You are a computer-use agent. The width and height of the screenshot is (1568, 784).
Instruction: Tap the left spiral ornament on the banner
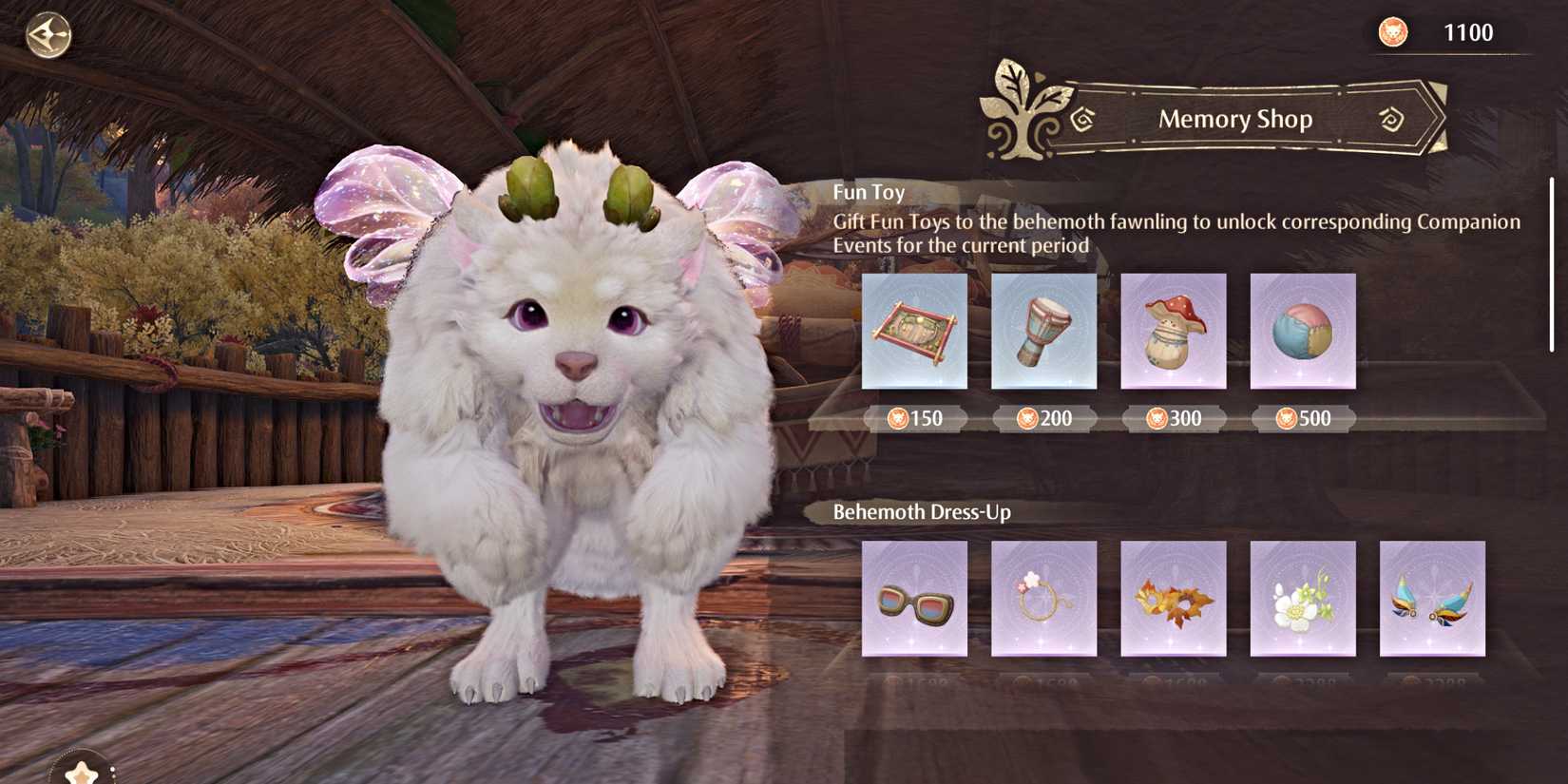(x=1083, y=121)
